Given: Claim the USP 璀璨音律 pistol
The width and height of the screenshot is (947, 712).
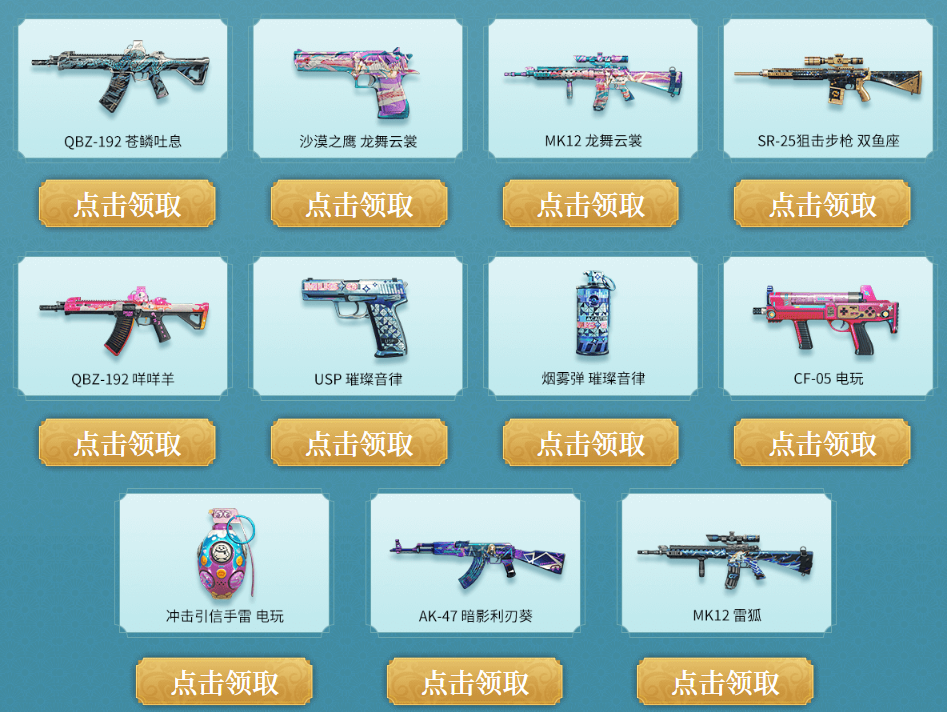Looking at the screenshot, I should (x=359, y=442).
